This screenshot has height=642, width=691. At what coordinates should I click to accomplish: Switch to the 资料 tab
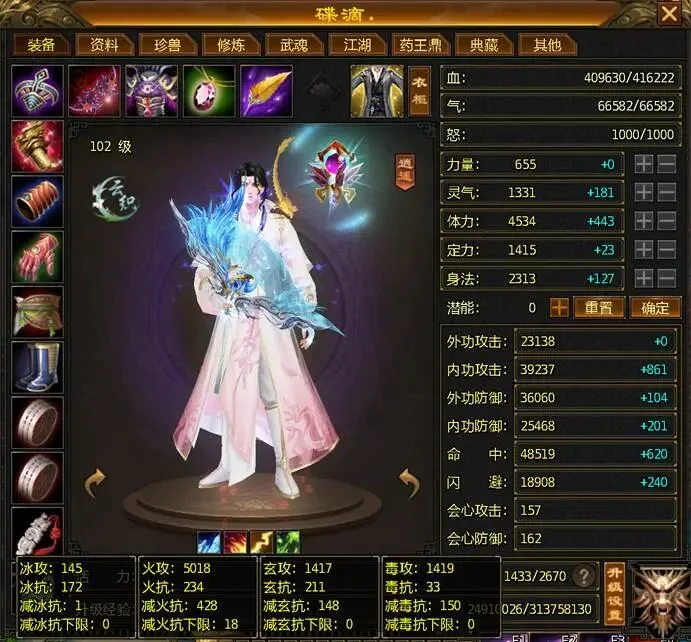(x=104, y=45)
